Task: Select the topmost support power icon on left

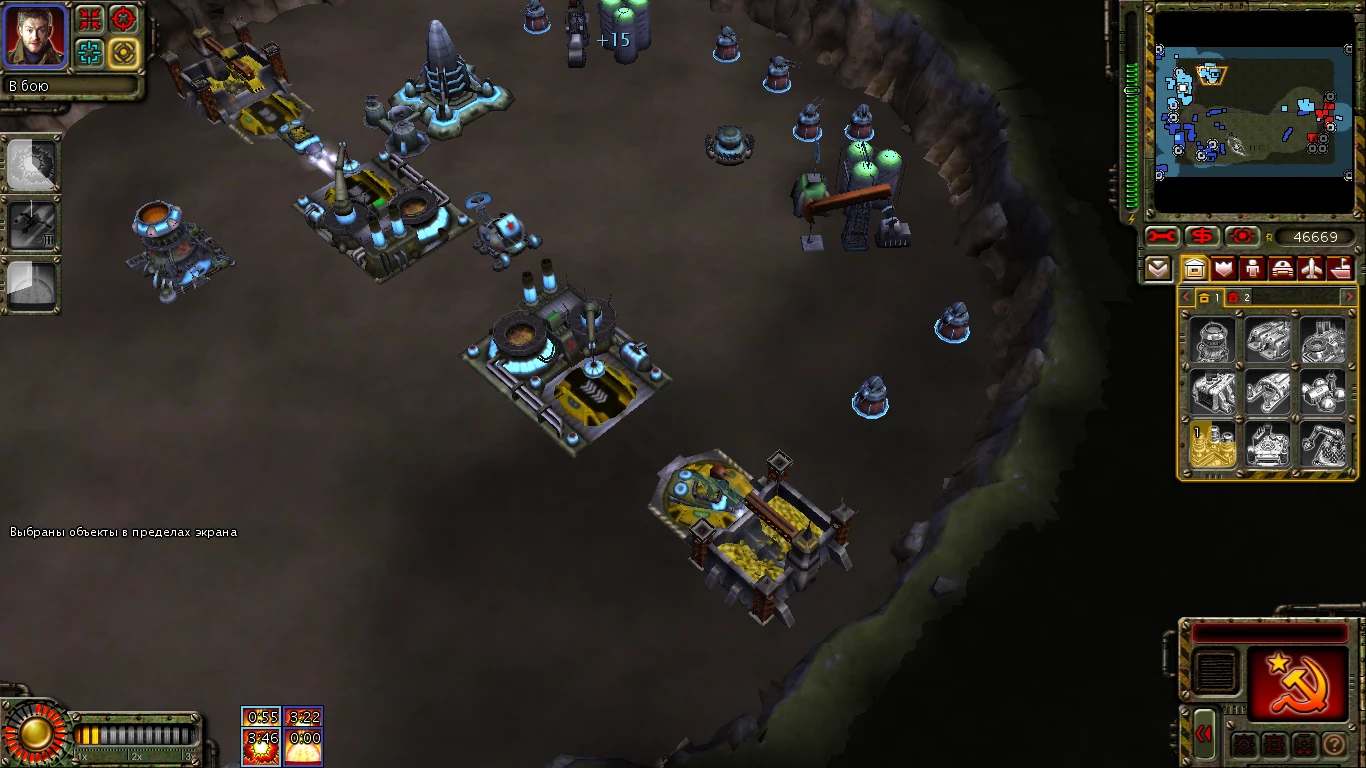Action: tap(33, 166)
